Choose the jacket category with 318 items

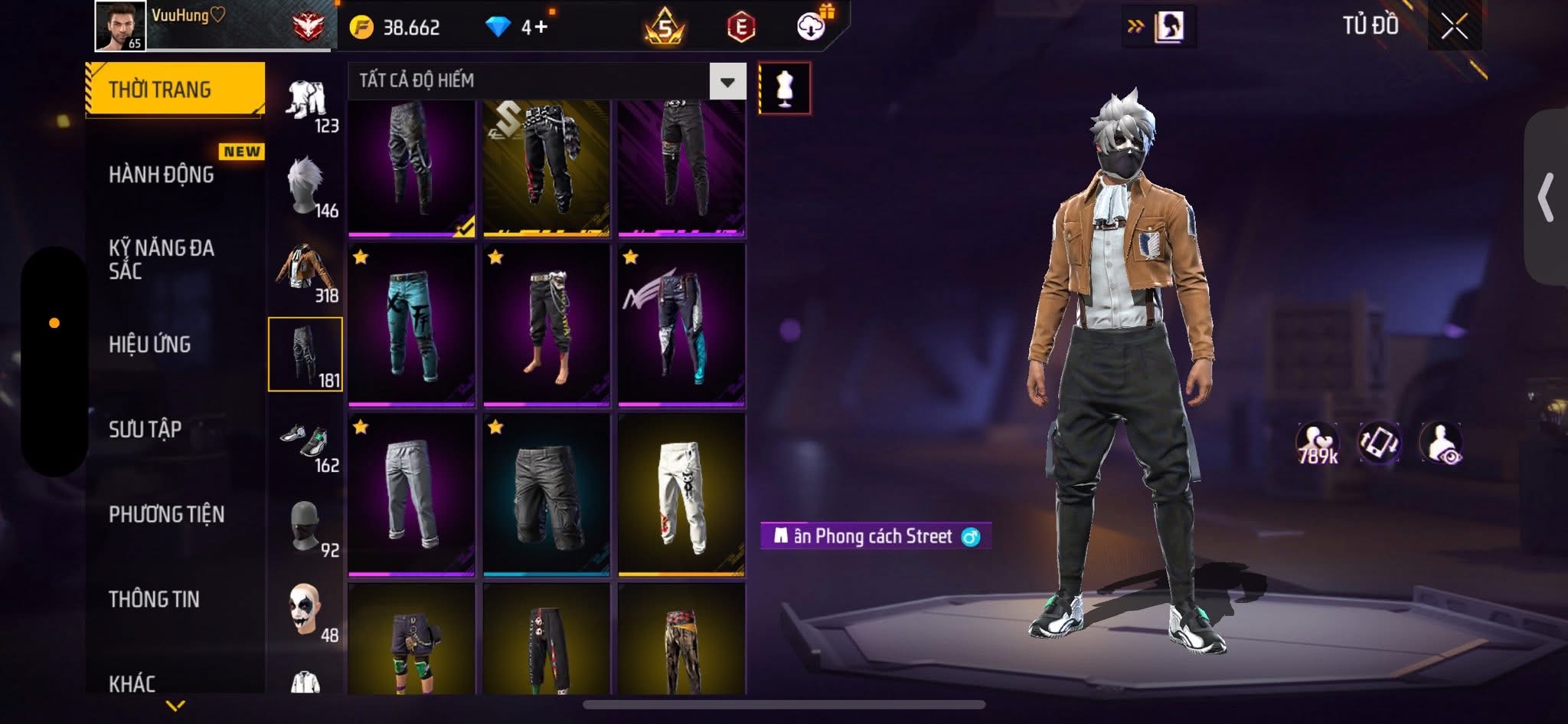pyautogui.click(x=306, y=271)
